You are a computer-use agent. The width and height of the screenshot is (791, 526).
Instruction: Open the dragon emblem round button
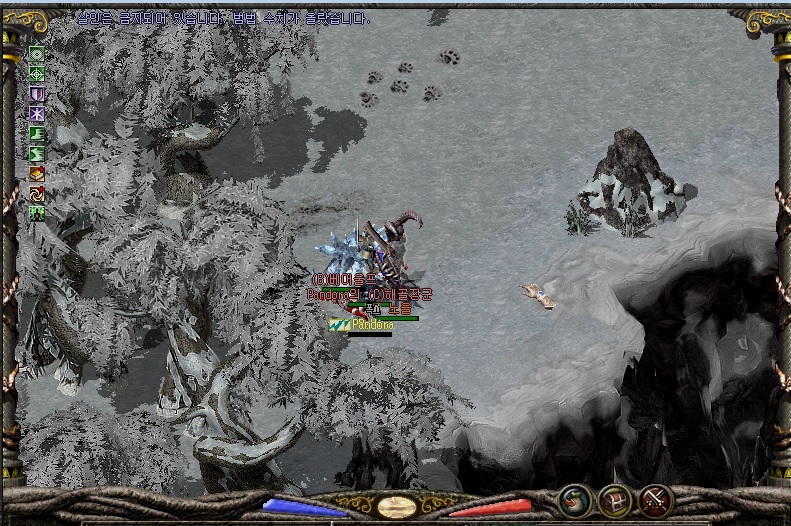(574, 500)
